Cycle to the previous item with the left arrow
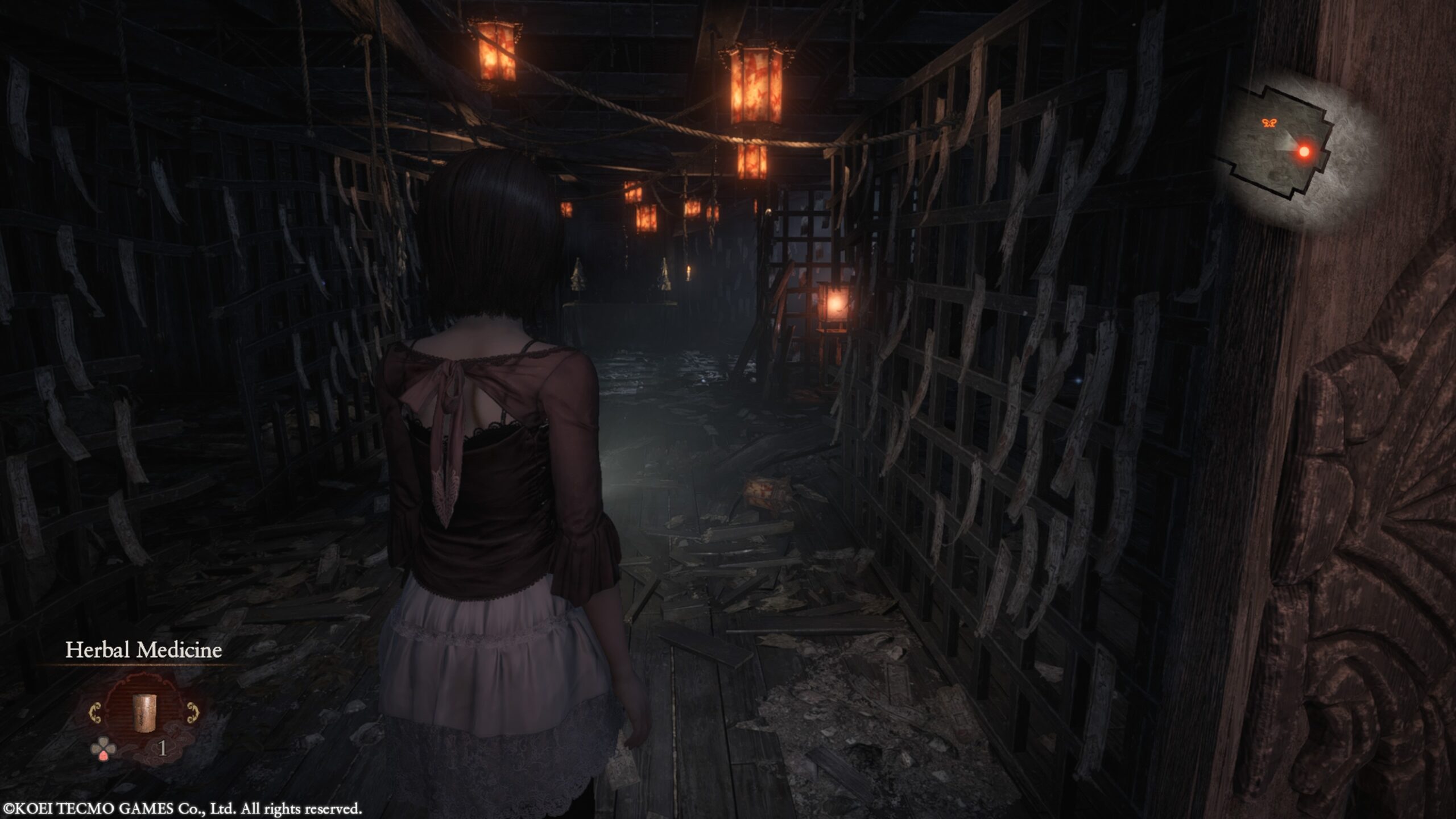The image size is (1456, 819). pos(95,713)
